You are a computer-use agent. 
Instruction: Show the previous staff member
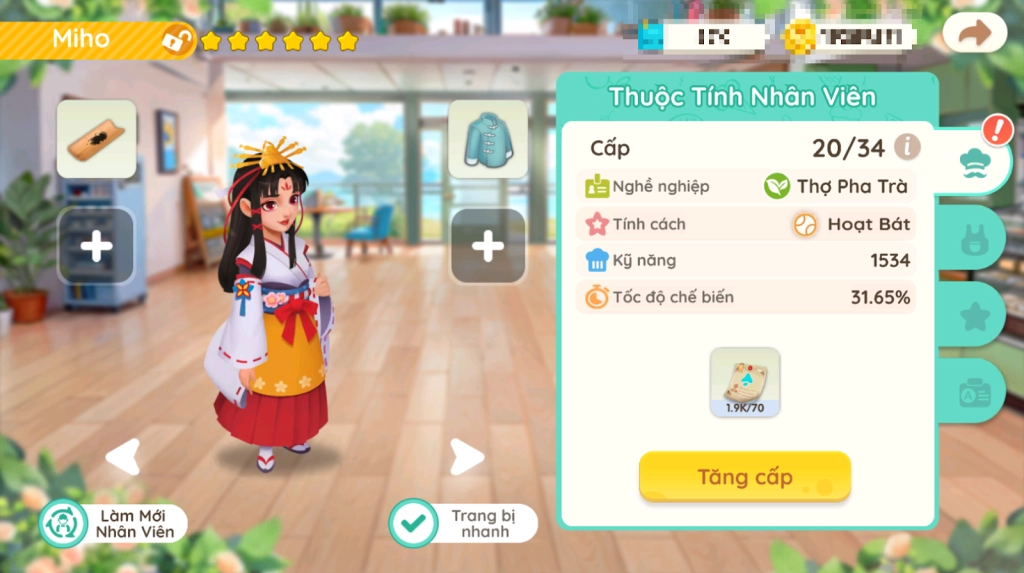click(122, 457)
